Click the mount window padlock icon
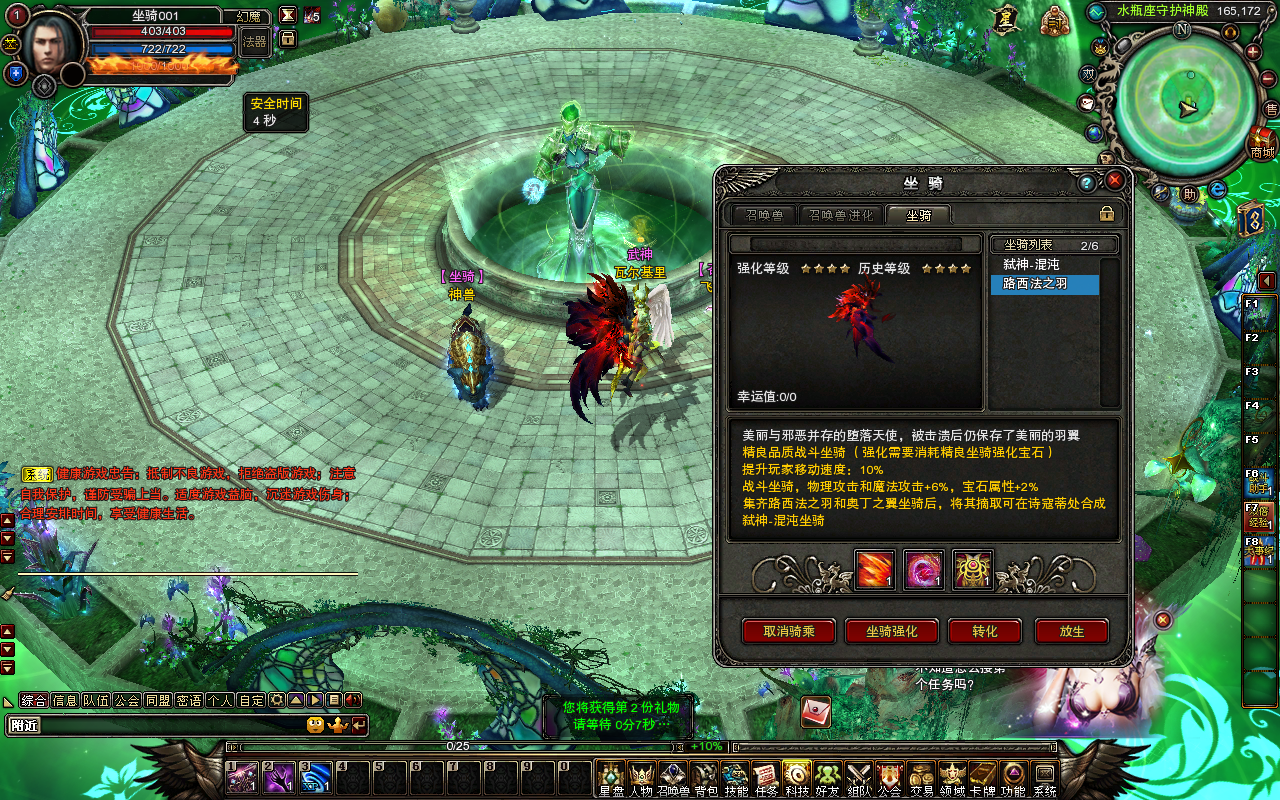The image size is (1280, 800). (x=1107, y=214)
